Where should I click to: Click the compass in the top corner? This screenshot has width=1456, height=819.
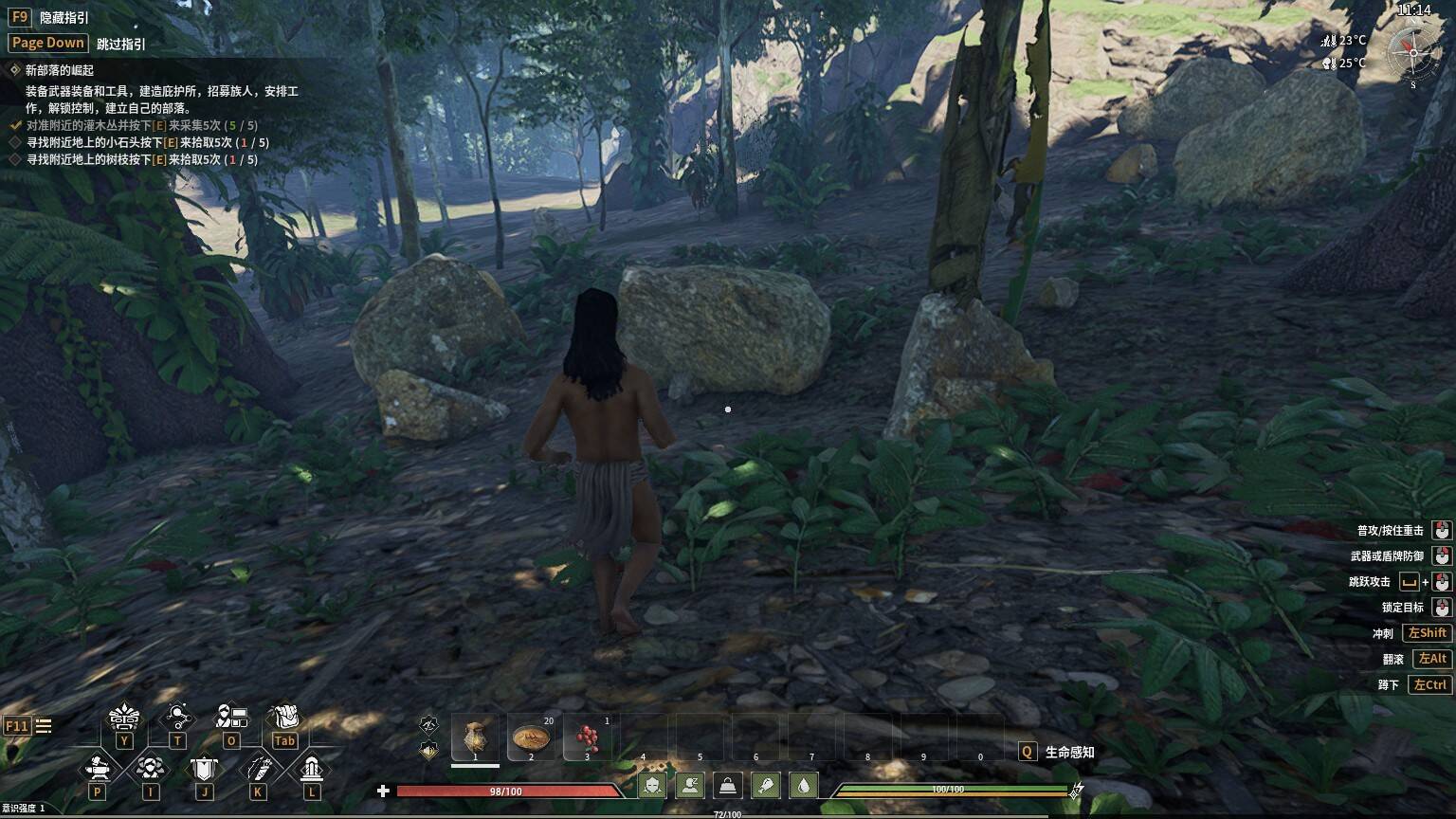tap(1412, 53)
